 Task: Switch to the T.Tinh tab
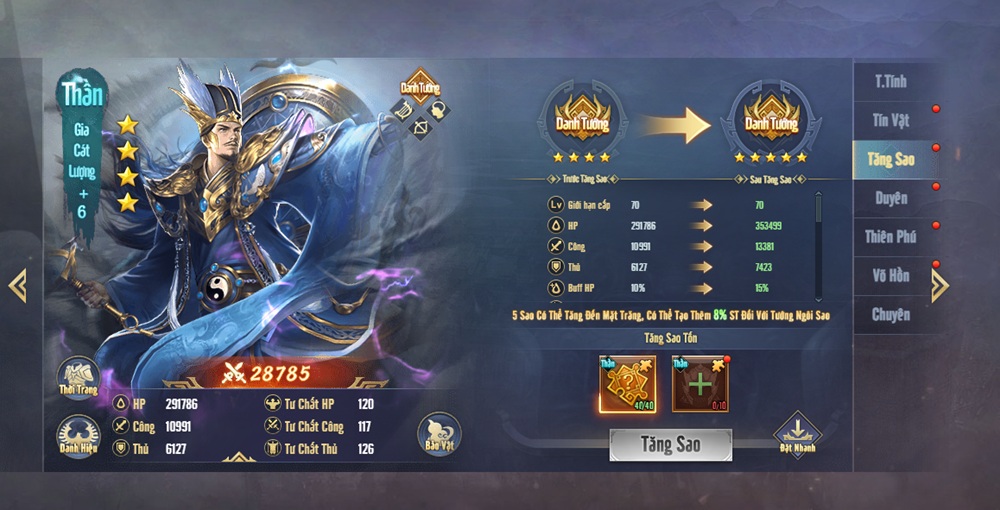pos(890,81)
